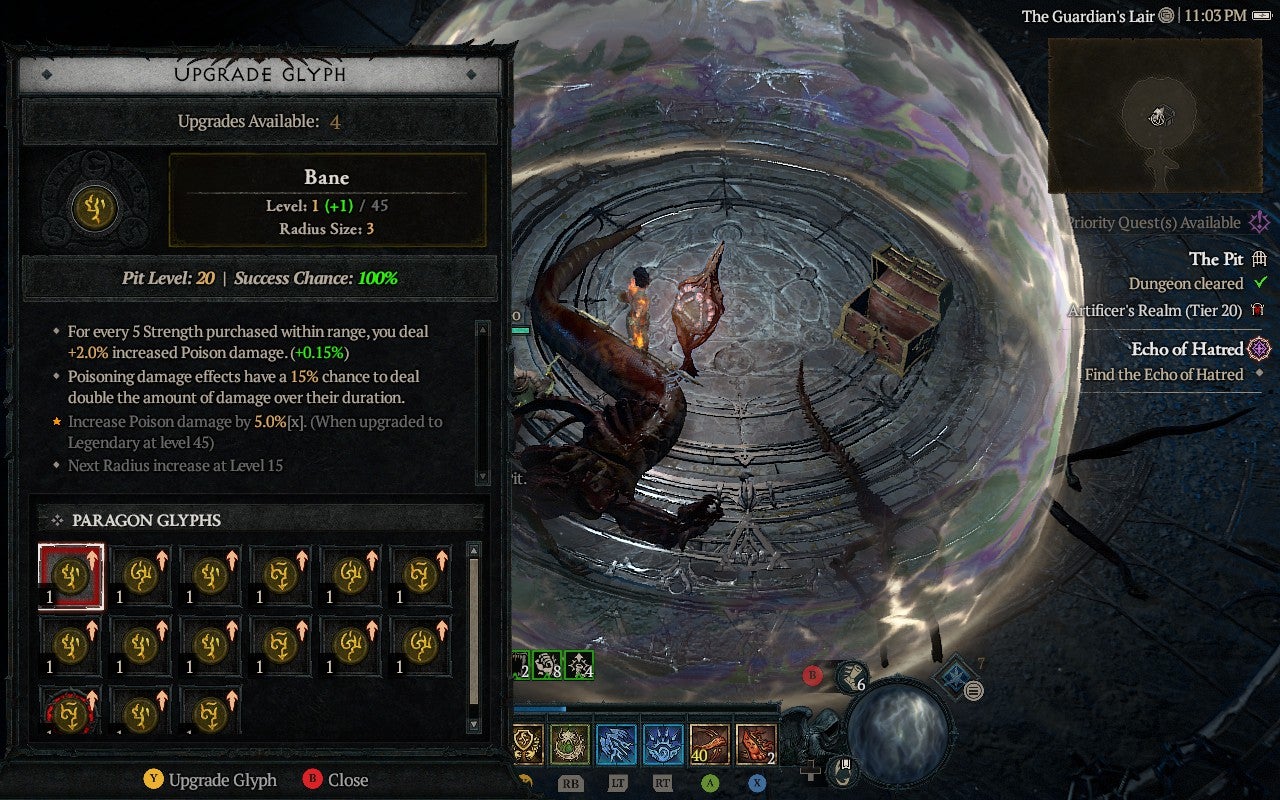Click the purple Echo of Hatred icon
The image size is (1280, 800).
pyautogui.click(x=1260, y=349)
